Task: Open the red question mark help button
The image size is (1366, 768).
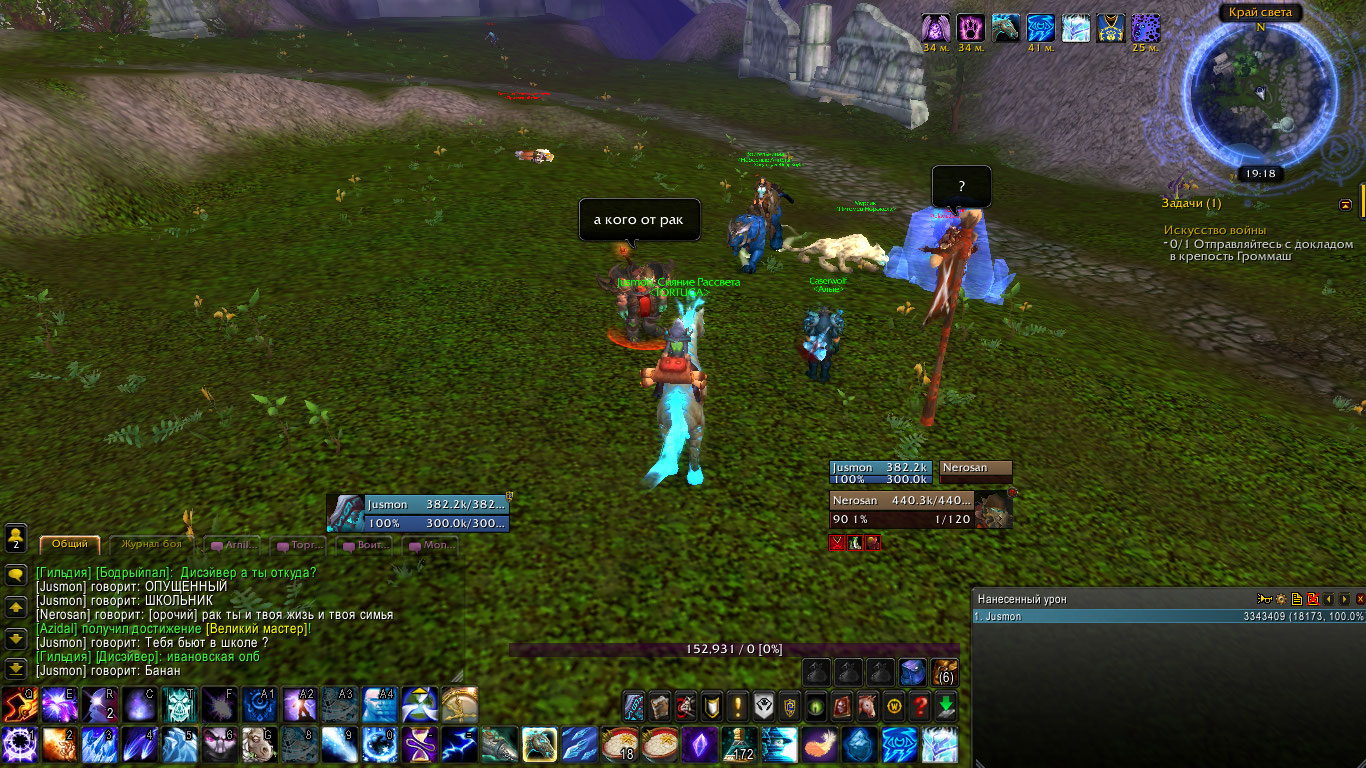Action: click(920, 705)
